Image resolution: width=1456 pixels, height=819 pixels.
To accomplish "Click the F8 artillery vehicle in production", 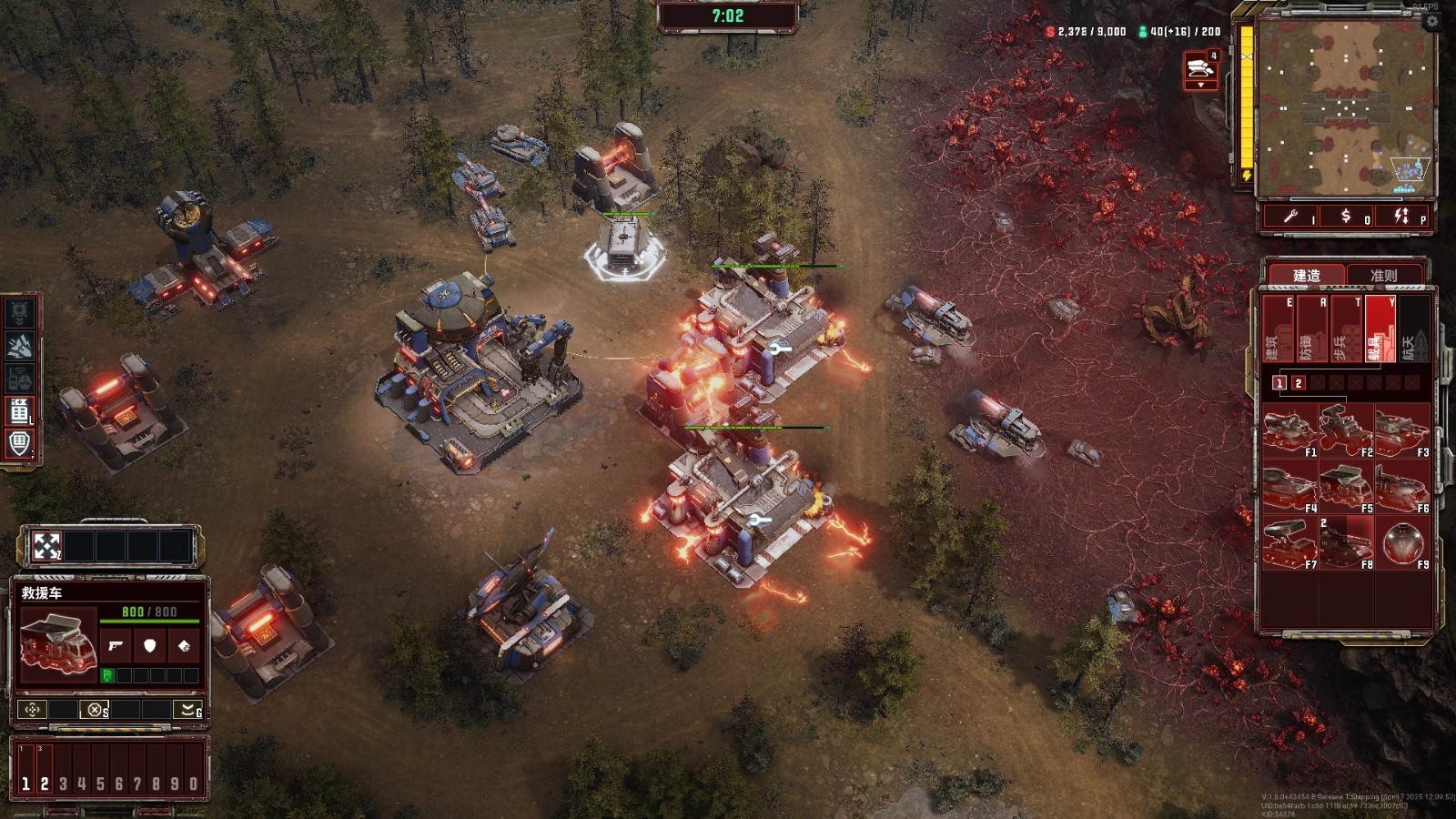I will 1345,543.
